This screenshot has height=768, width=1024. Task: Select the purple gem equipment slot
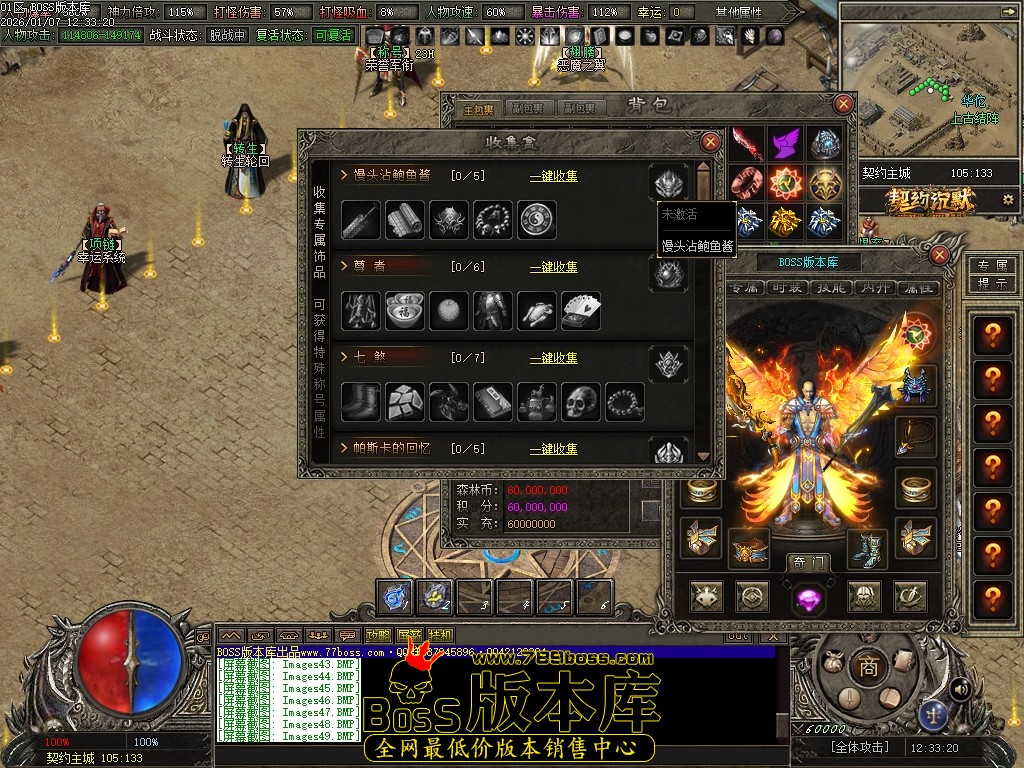[x=808, y=598]
